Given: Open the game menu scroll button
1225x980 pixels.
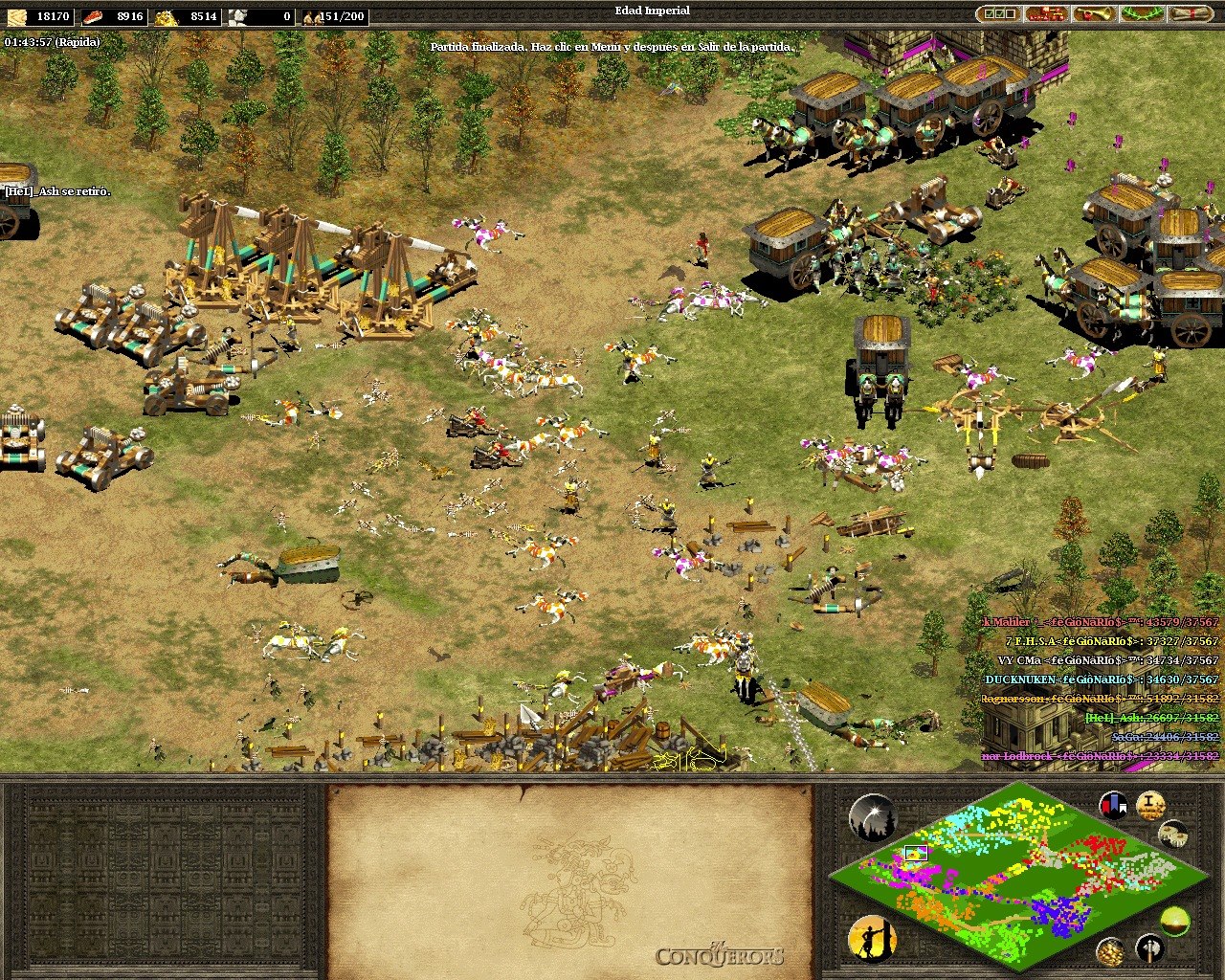Looking at the screenshot, I should point(1190,14).
